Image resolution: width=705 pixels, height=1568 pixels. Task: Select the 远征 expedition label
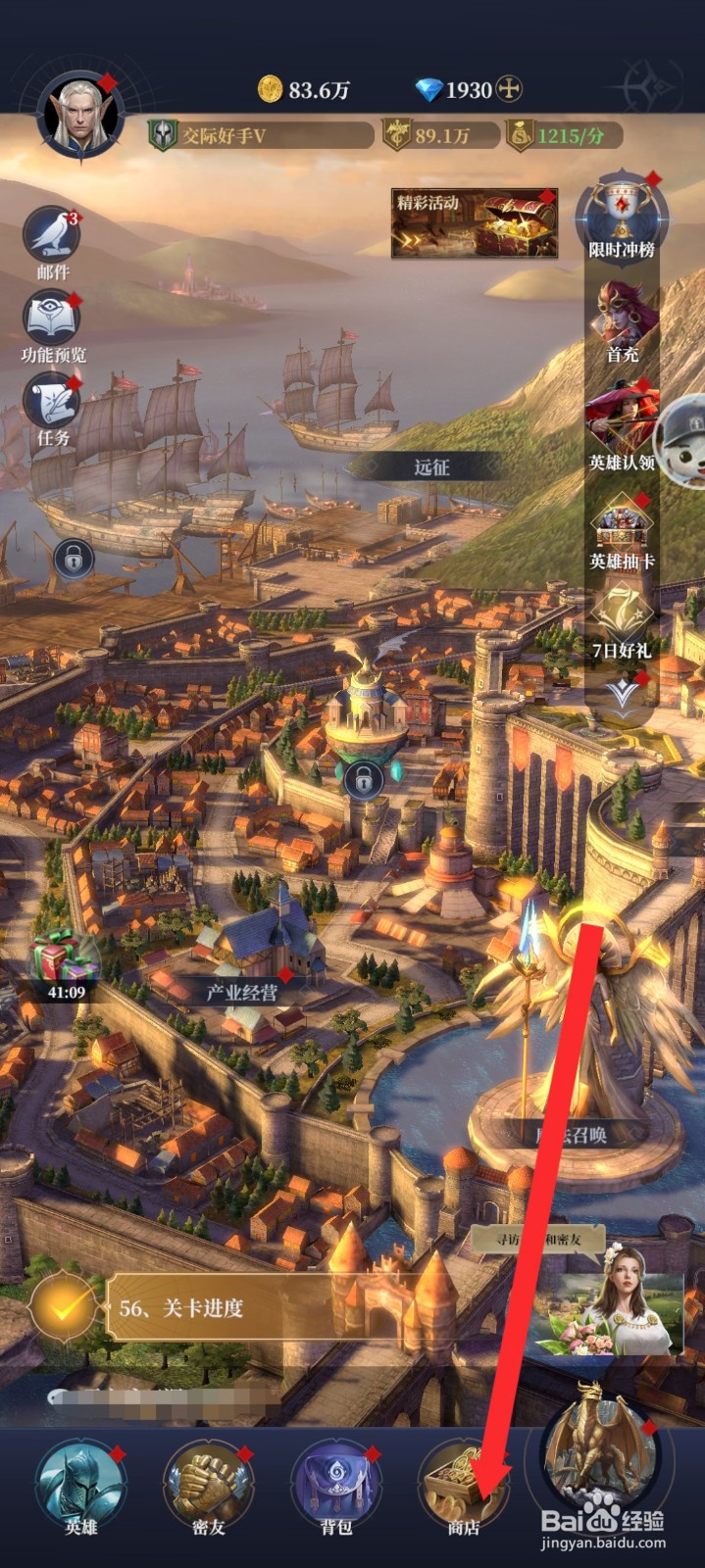[430, 467]
